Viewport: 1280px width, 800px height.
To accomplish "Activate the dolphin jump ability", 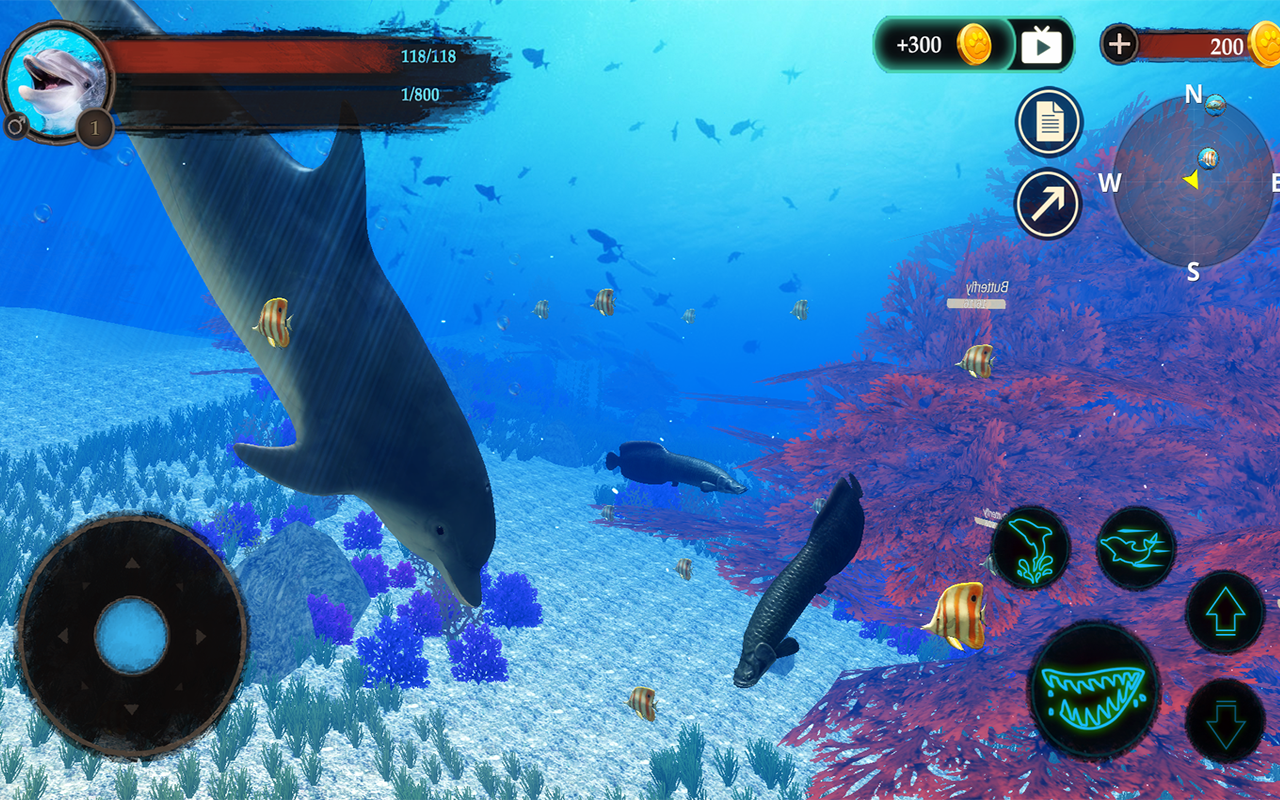I will (1030, 548).
